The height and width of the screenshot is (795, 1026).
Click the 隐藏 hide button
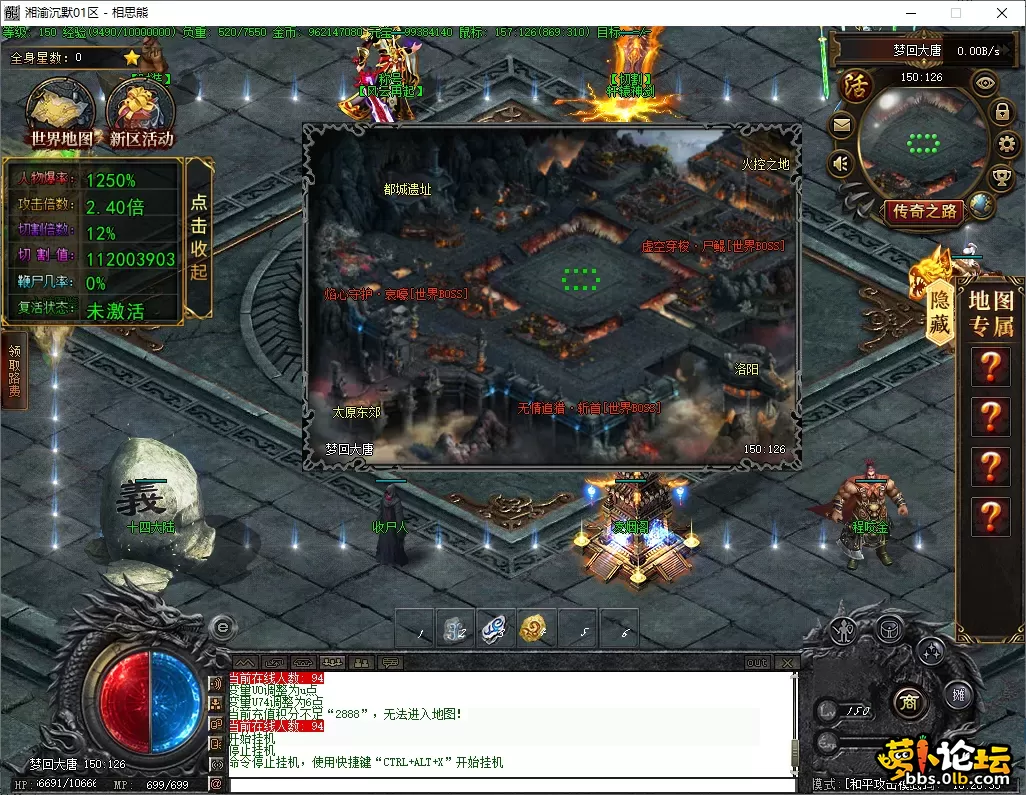coord(939,311)
